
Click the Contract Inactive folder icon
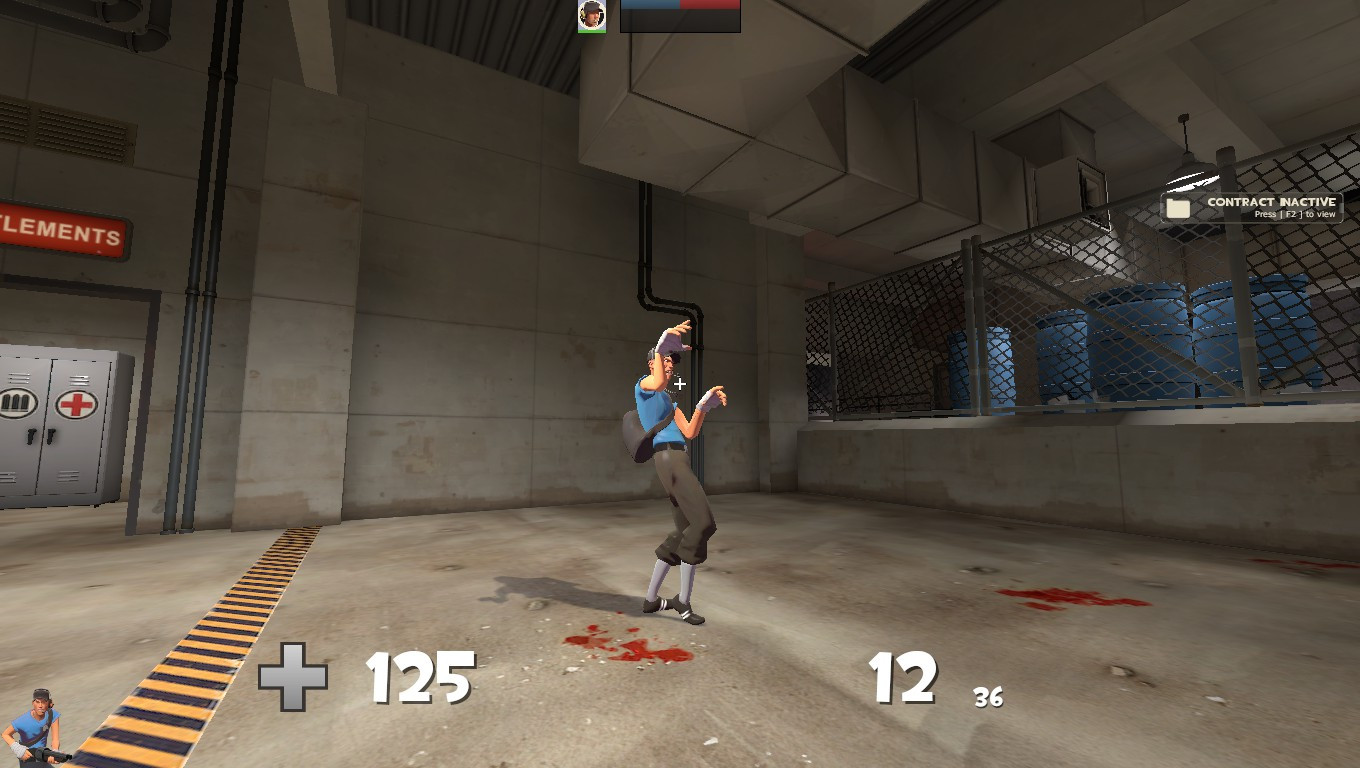(1176, 206)
